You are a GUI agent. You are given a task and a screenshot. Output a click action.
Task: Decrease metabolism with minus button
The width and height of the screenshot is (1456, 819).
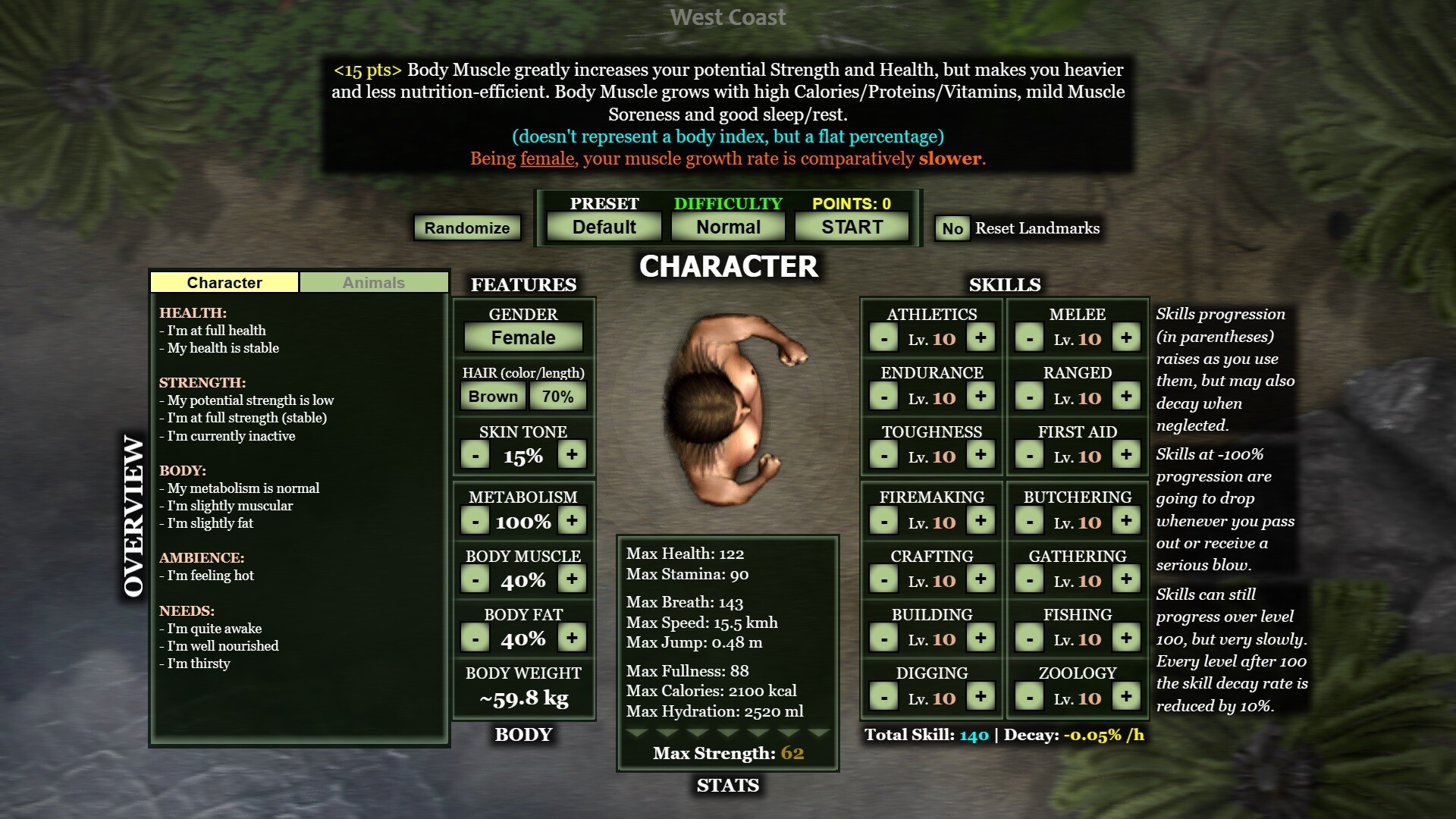(x=475, y=521)
